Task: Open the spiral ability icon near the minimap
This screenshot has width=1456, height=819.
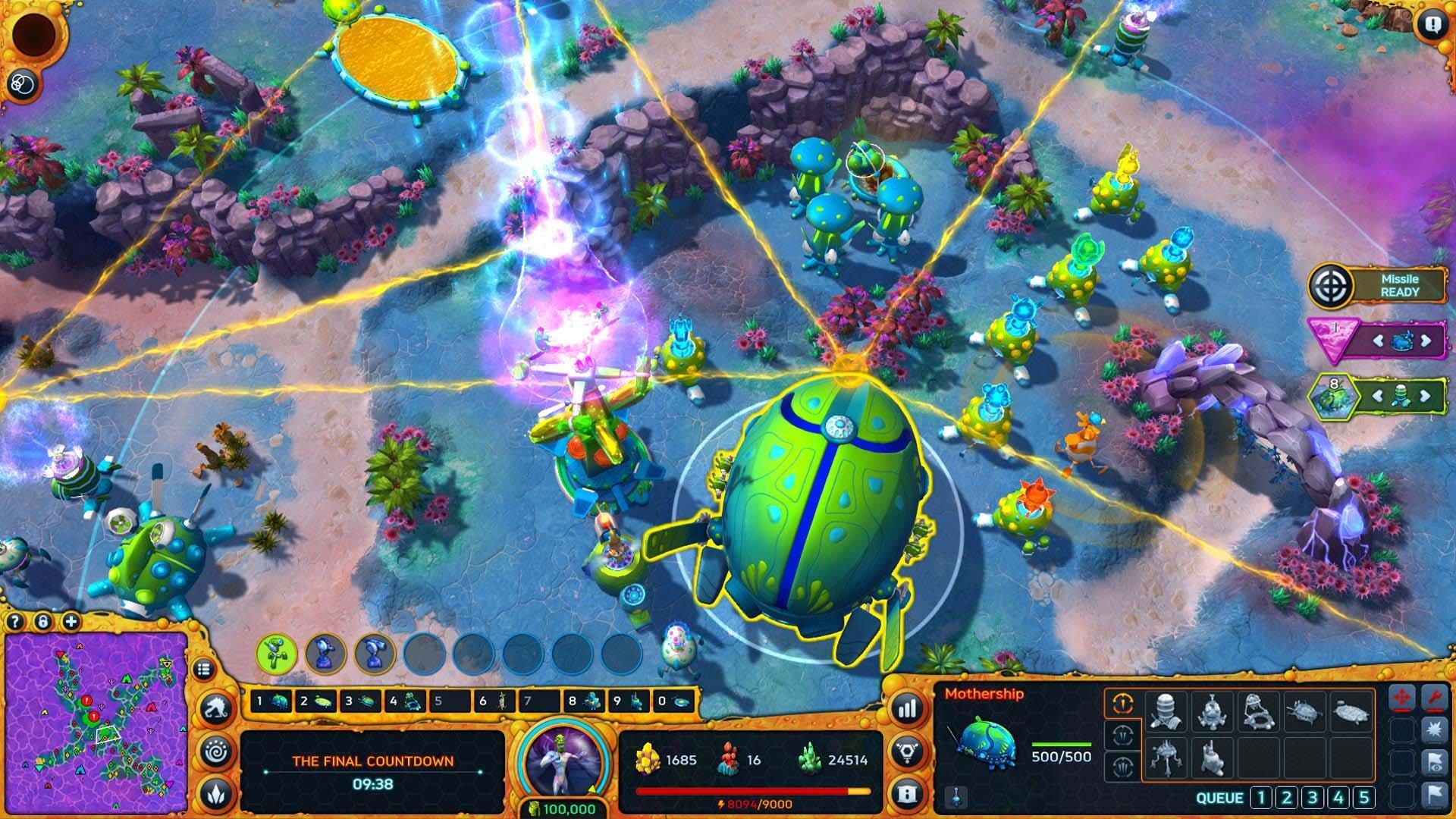Action: (216, 752)
